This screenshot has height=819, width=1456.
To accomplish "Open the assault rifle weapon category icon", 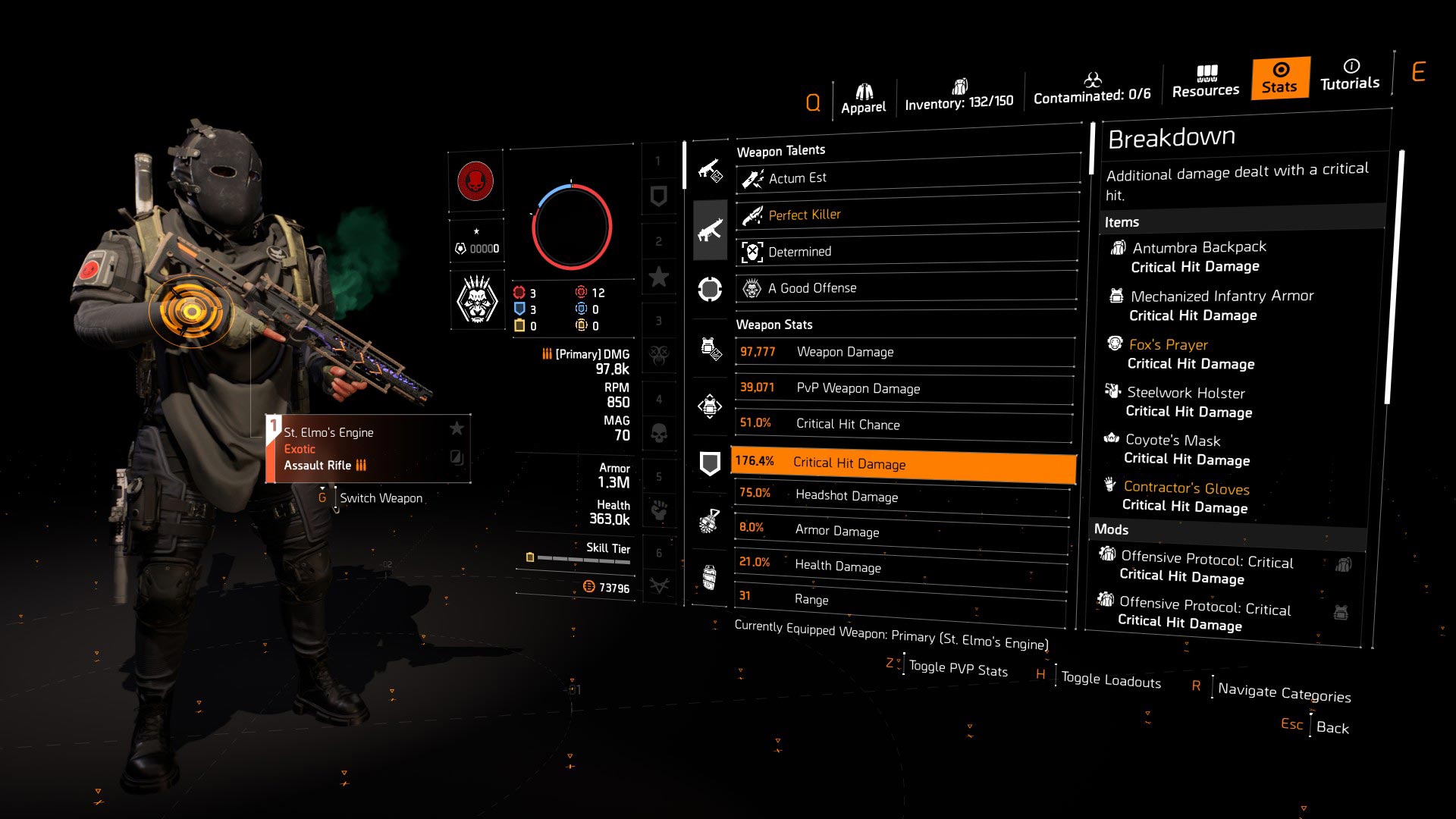I will point(710,230).
